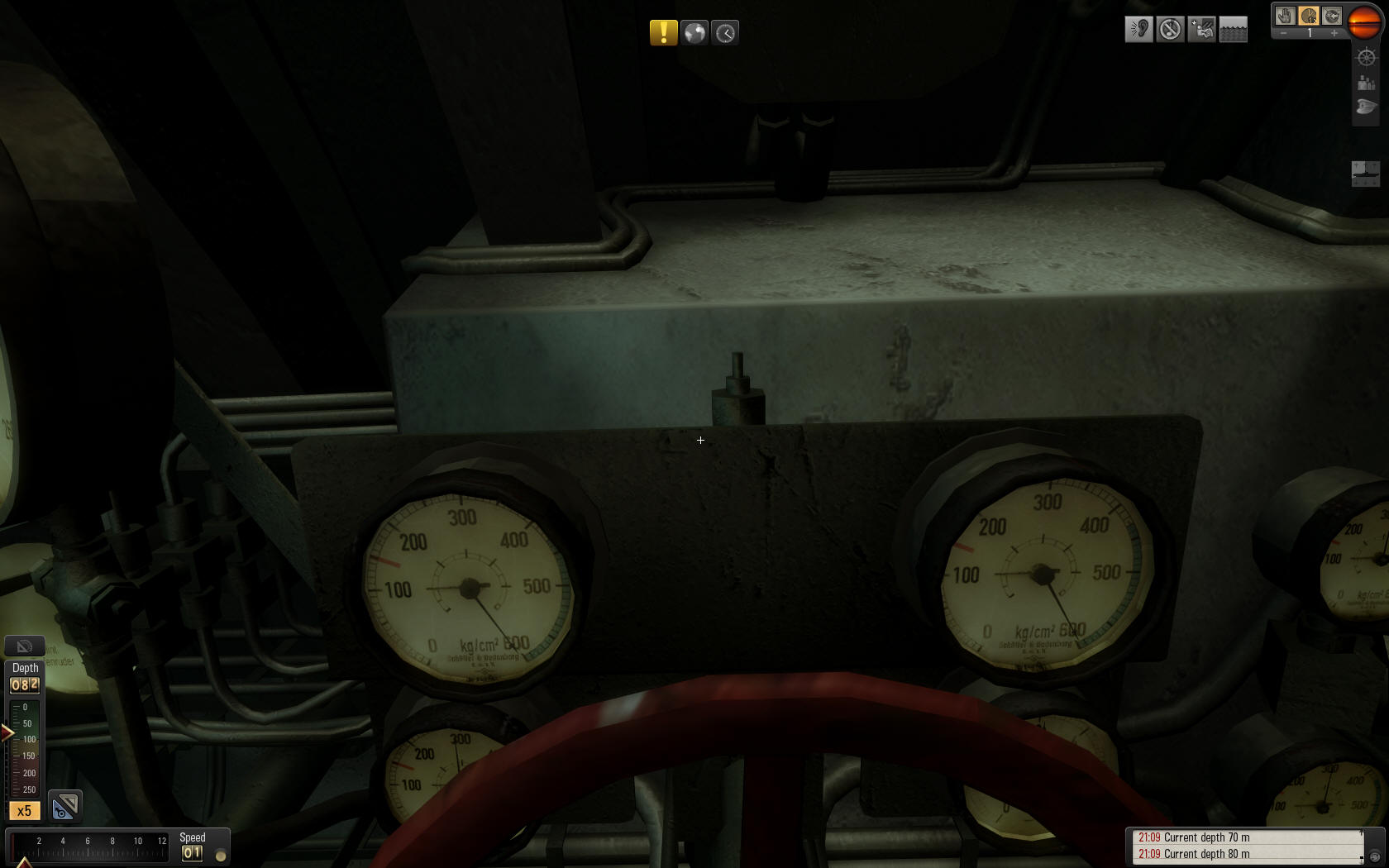Open the yellow exclamation mark alert
The width and height of the screenshot is (1389, 868).
point(663,33)
